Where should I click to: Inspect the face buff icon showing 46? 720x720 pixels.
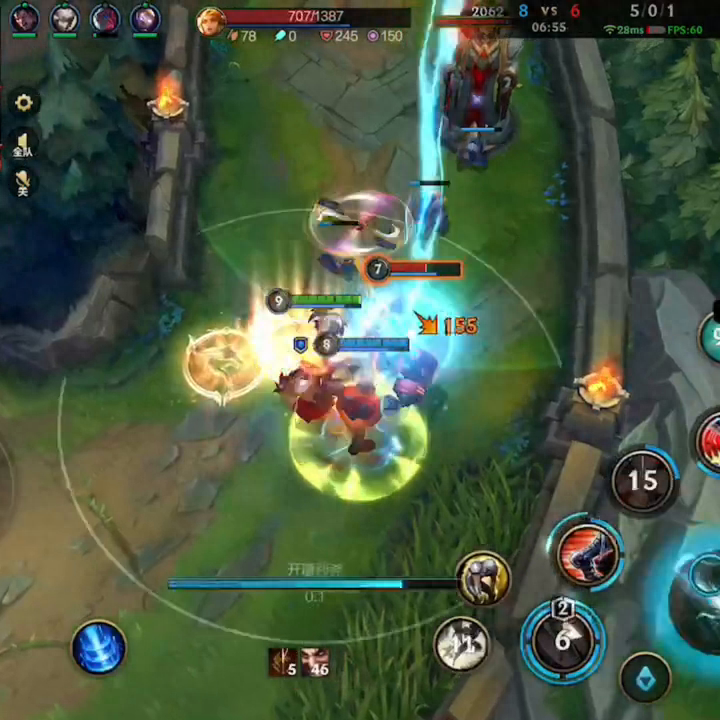[x=315, y=662]
